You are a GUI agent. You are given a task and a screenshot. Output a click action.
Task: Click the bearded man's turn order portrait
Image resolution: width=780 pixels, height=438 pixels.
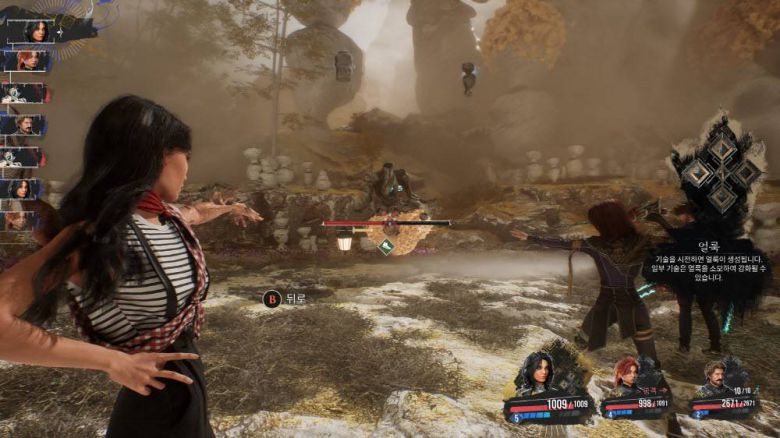pos(24,125)
